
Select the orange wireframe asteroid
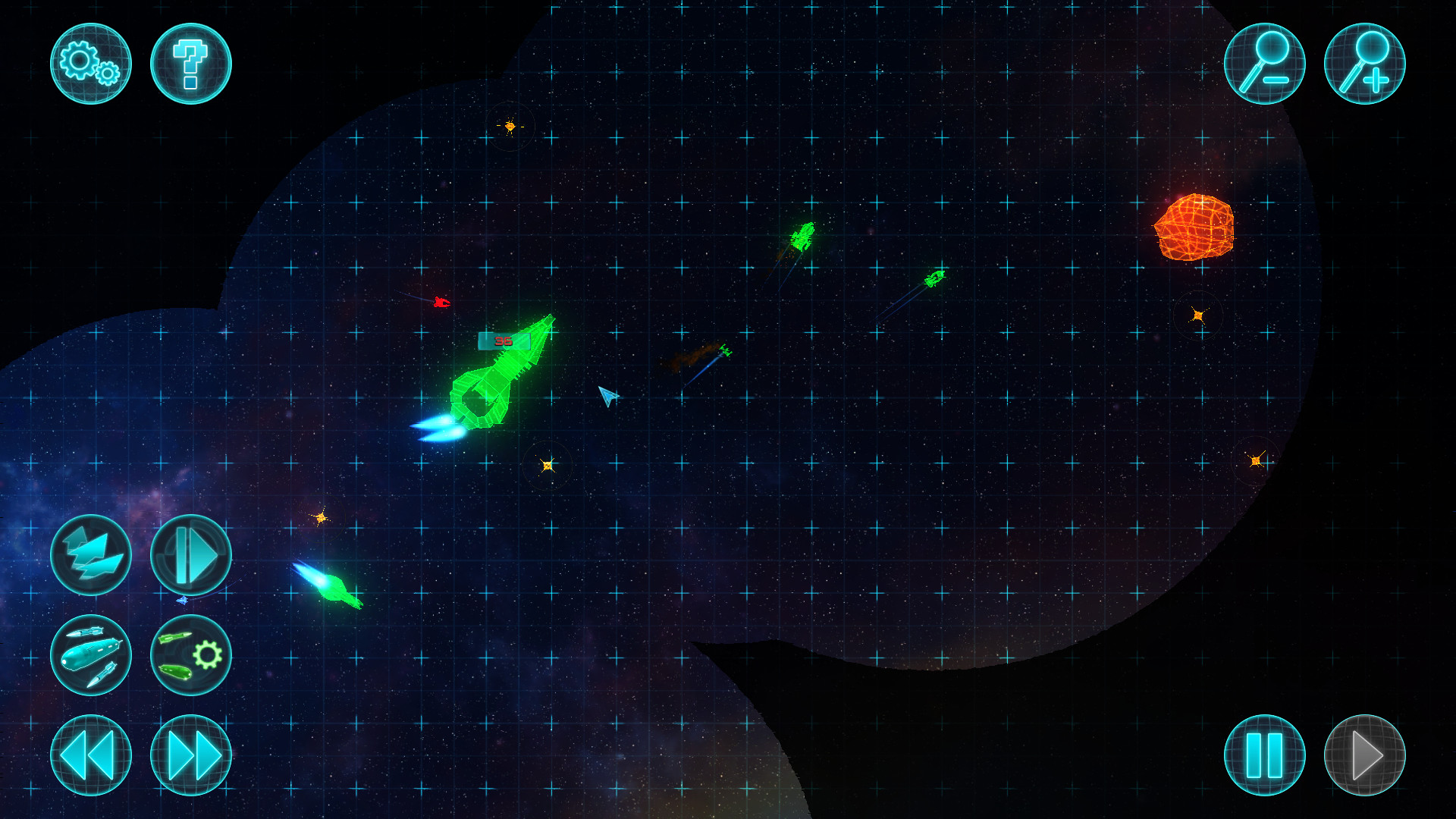tap(1196, 227)
